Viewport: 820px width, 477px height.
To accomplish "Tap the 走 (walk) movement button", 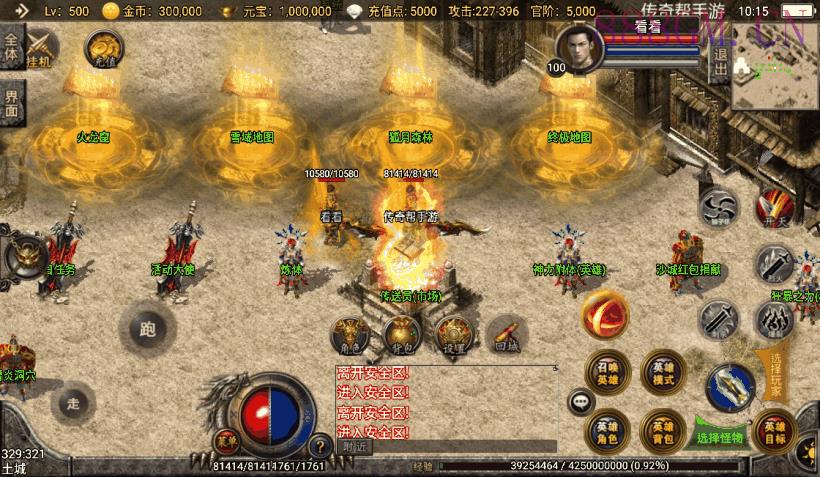I will click(72, 403).
